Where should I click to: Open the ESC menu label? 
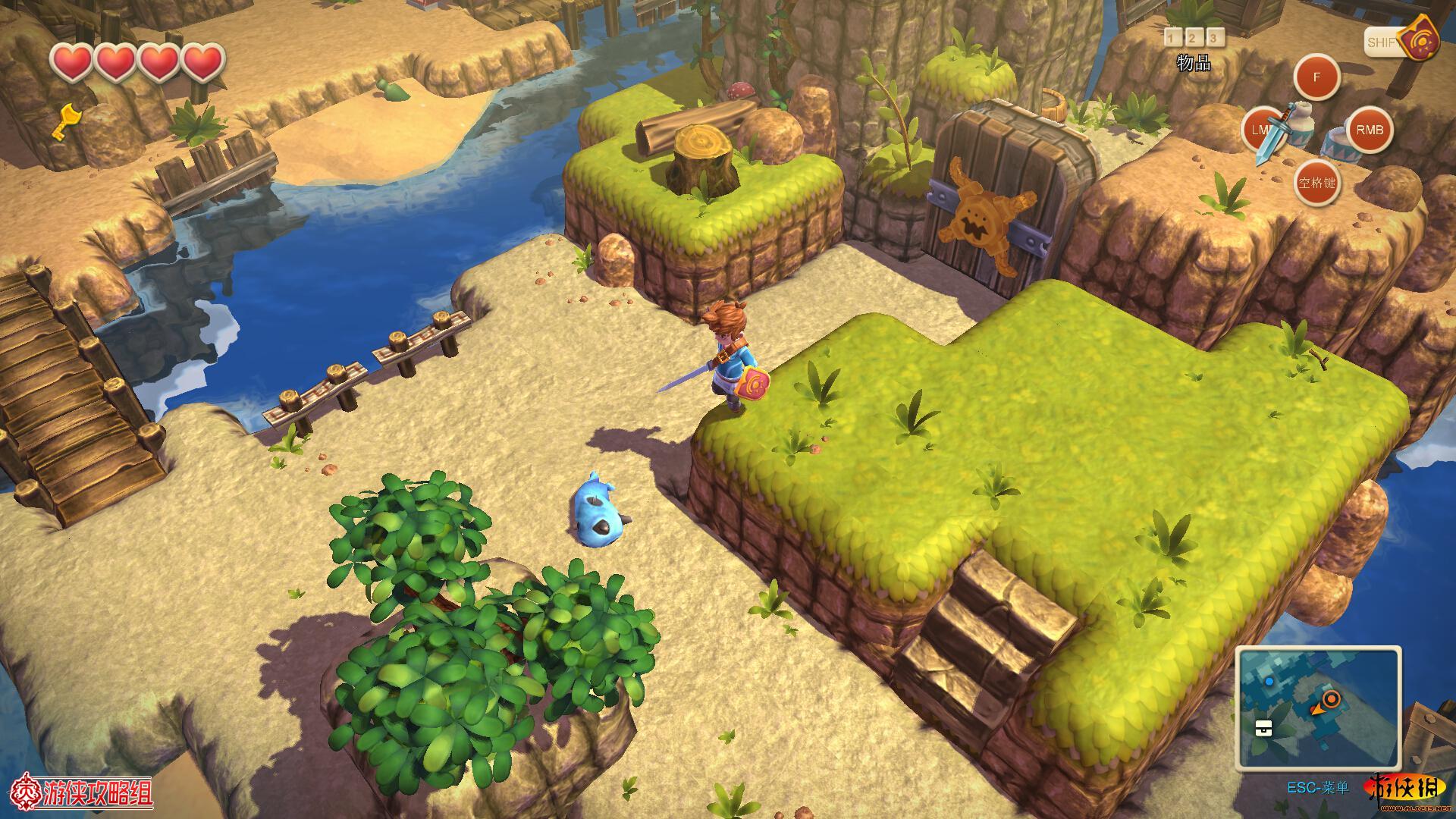point(1318,788)
